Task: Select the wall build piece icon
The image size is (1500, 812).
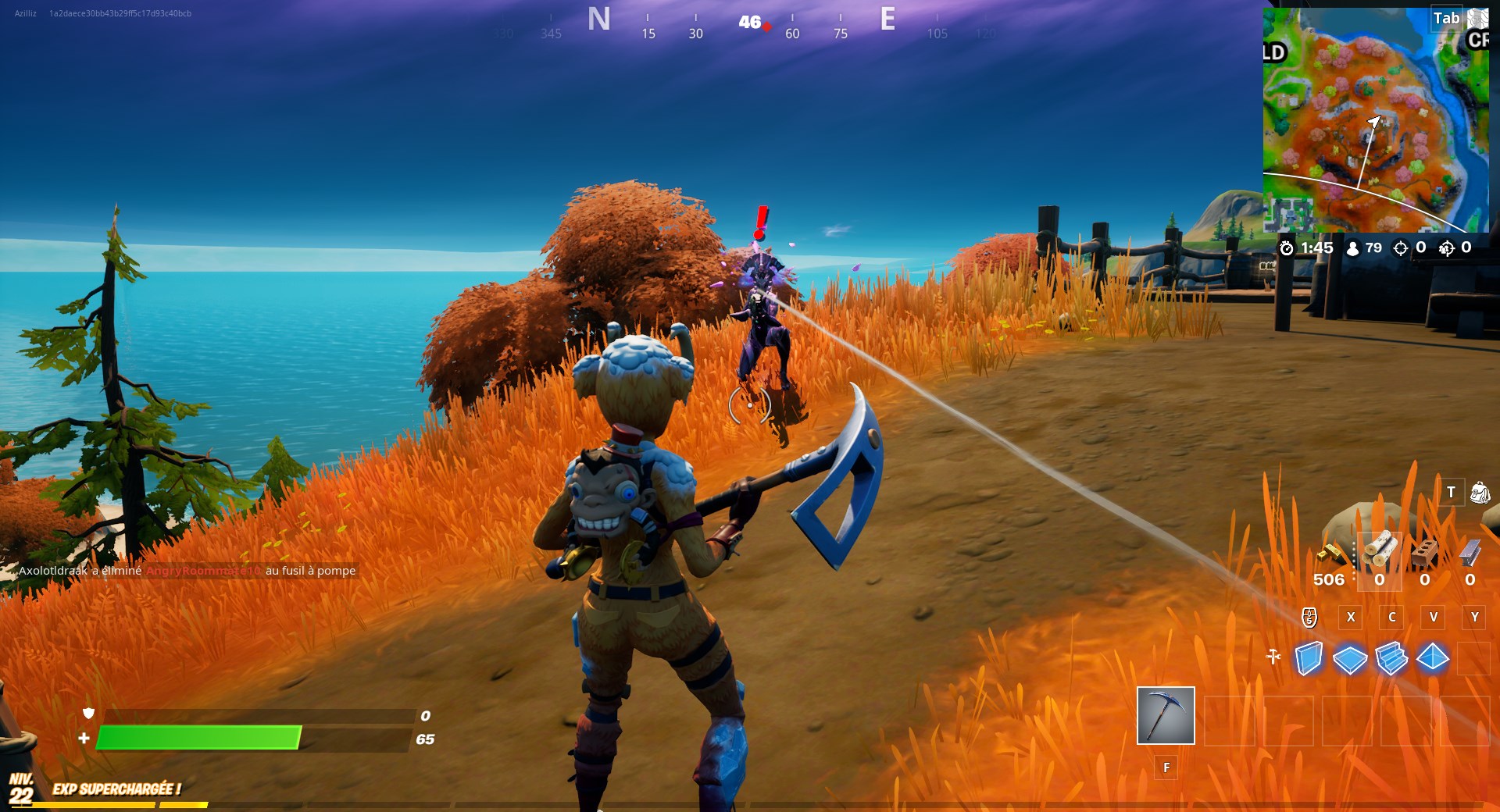Action: tap(1309, 657)
